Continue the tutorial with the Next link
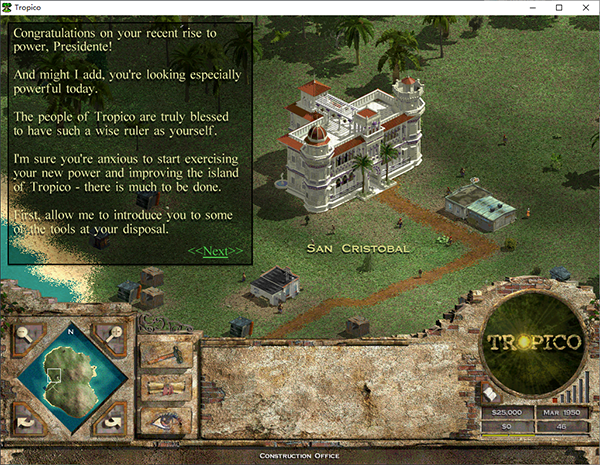Image resolution: width=600 pixels, height=465 pixels. click(x=215, y=252)
